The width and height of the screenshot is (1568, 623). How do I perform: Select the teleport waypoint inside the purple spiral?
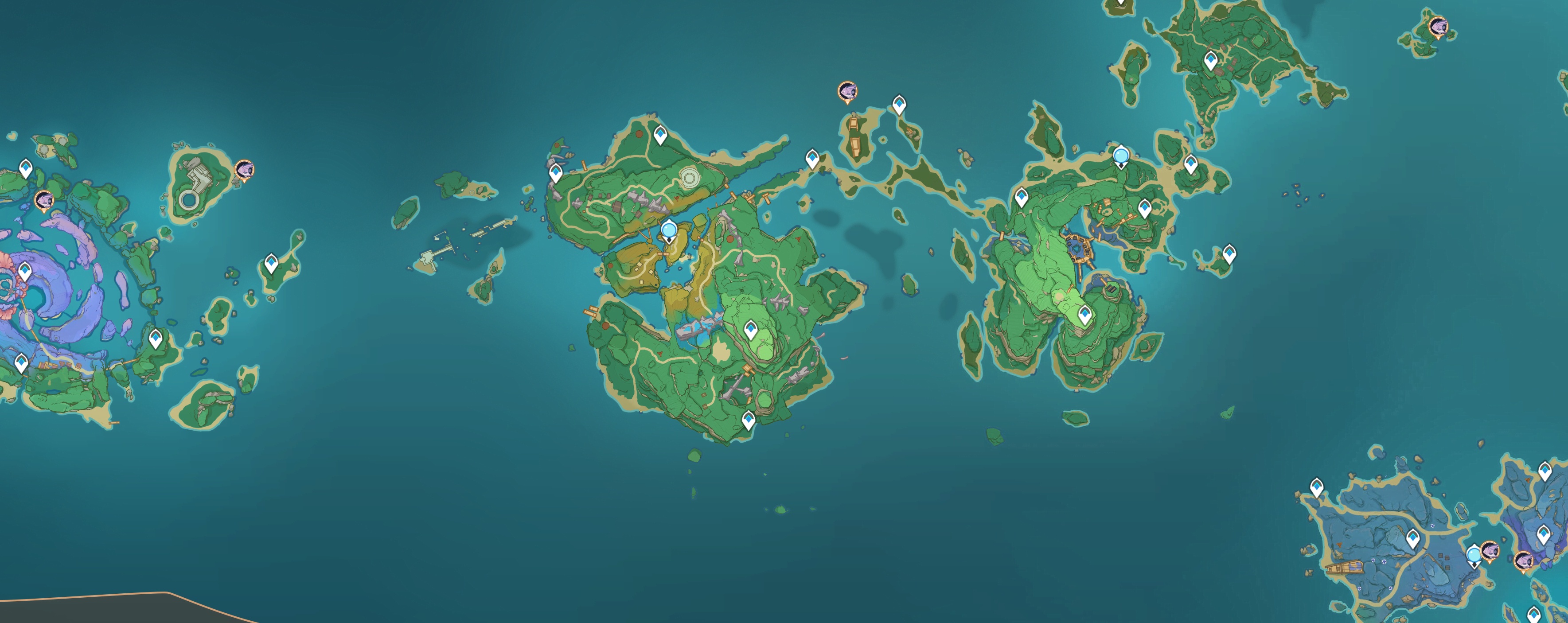tap(25, 271)
